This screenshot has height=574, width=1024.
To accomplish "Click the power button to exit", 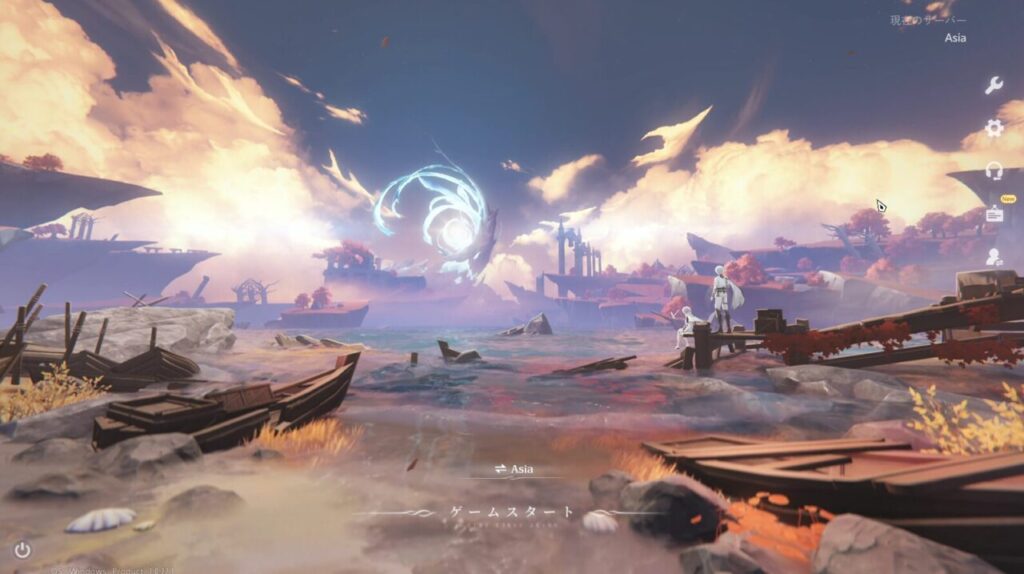I will [22, 549].
